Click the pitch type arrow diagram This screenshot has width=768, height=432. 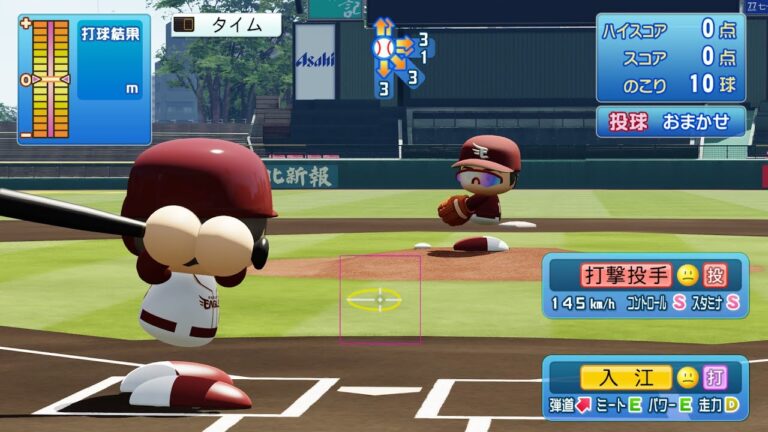[397, 57]
